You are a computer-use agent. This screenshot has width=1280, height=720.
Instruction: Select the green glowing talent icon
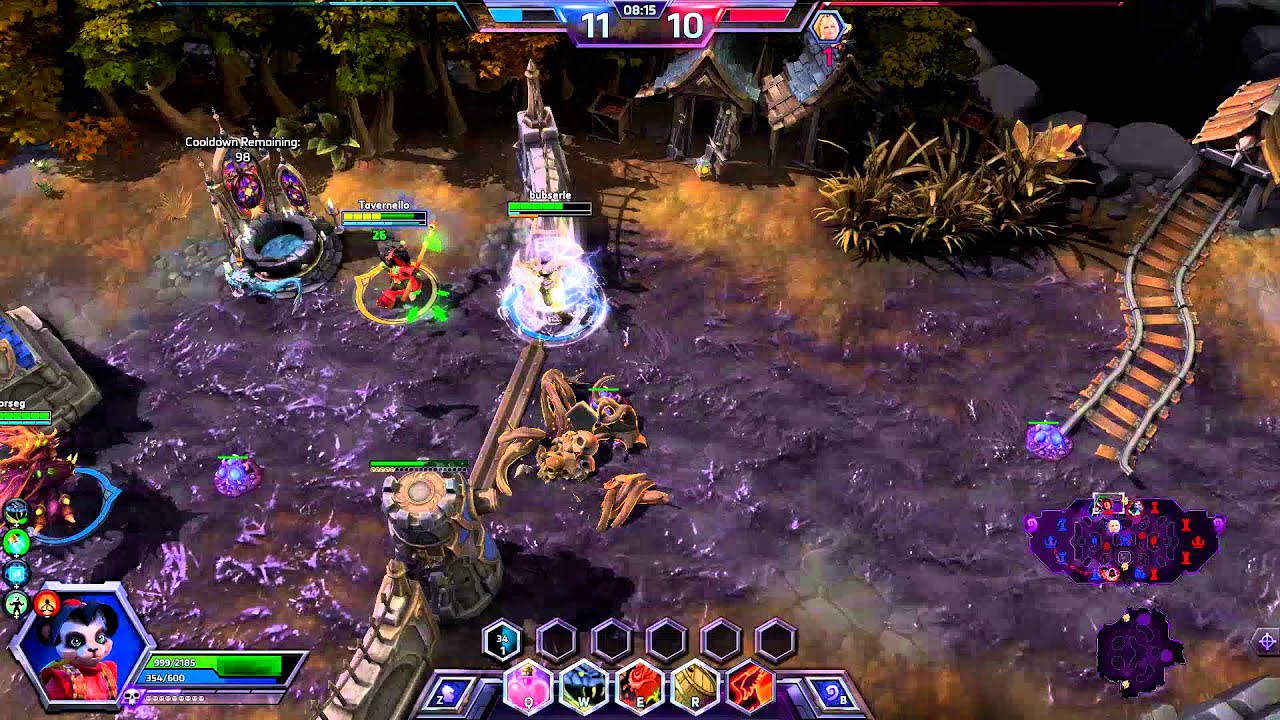pos(16,543)
